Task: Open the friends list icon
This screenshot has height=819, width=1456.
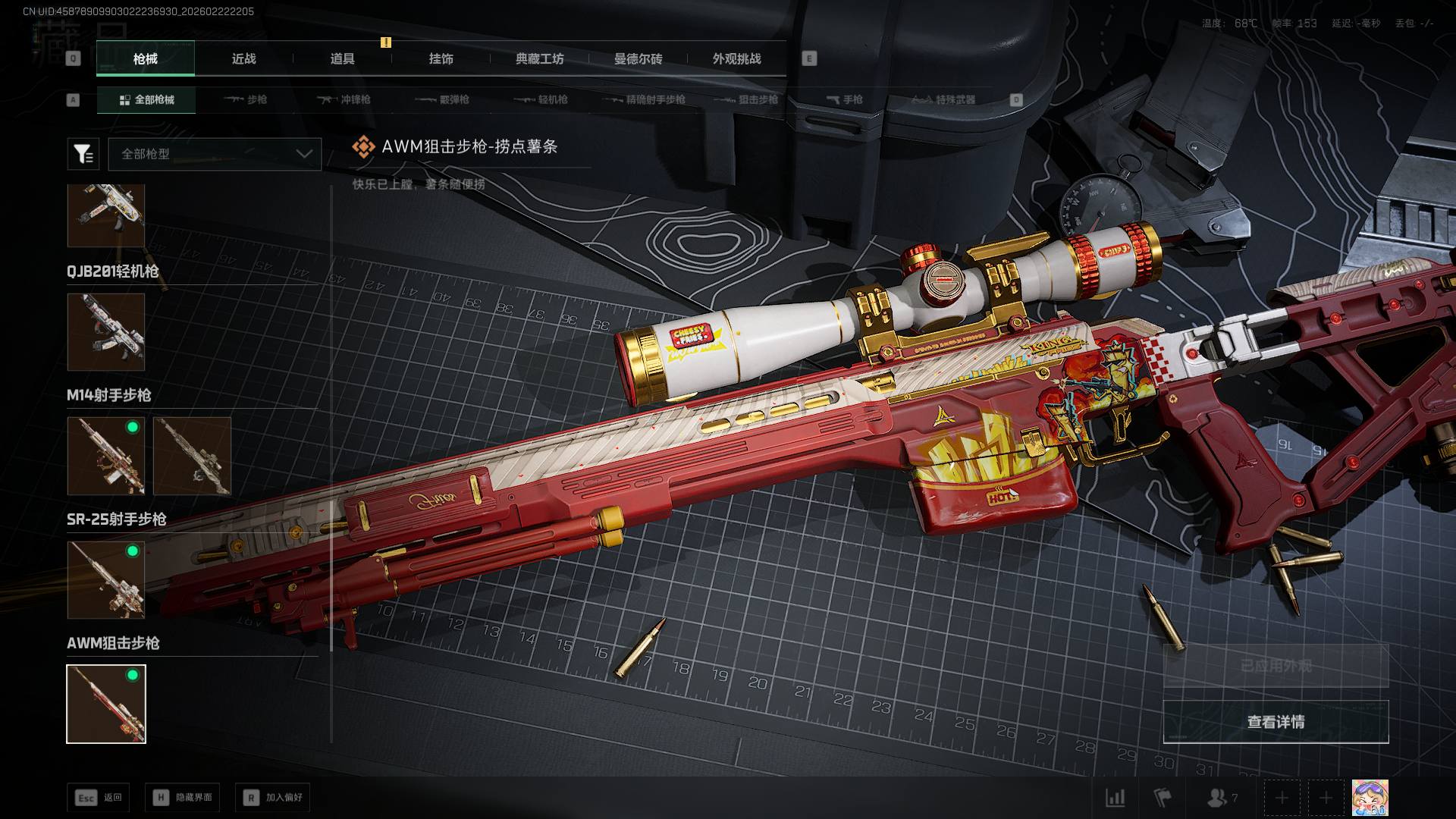Action: click(x=1221, y=798)
